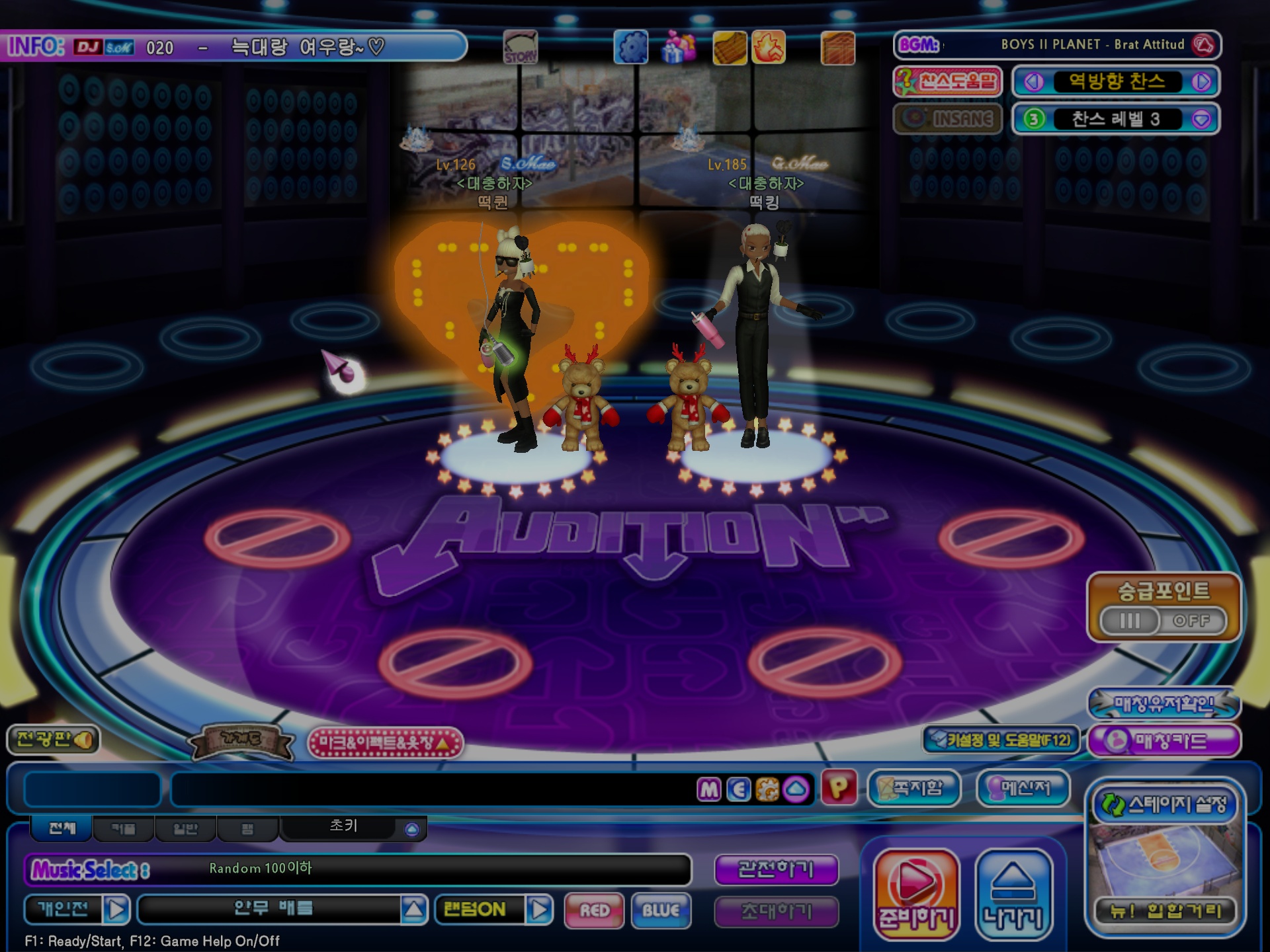
Task: Choose the RED team button
Action: (x=594, y=910)
